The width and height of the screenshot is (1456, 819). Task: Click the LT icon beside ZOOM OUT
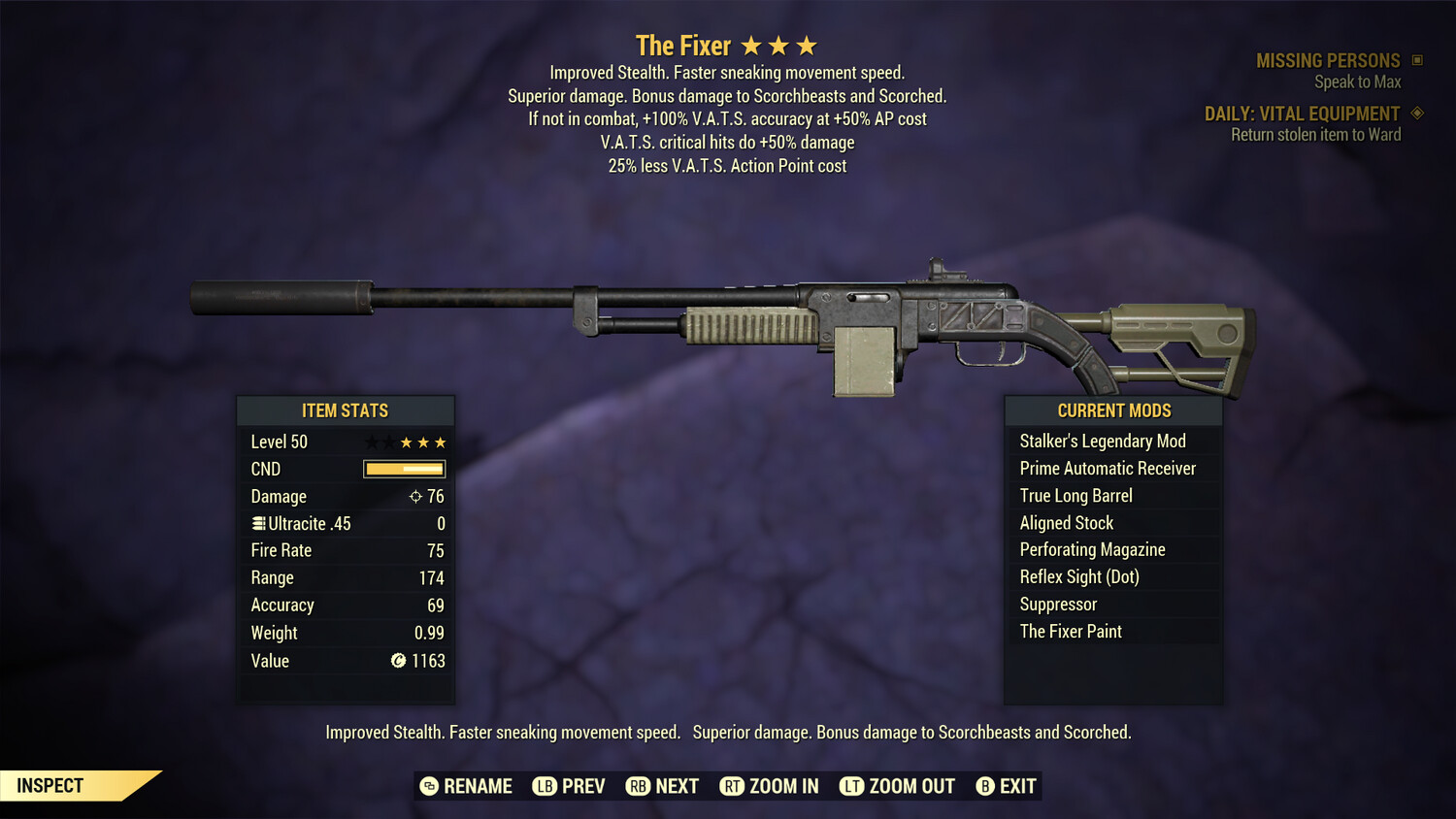[x=850, y=786]
